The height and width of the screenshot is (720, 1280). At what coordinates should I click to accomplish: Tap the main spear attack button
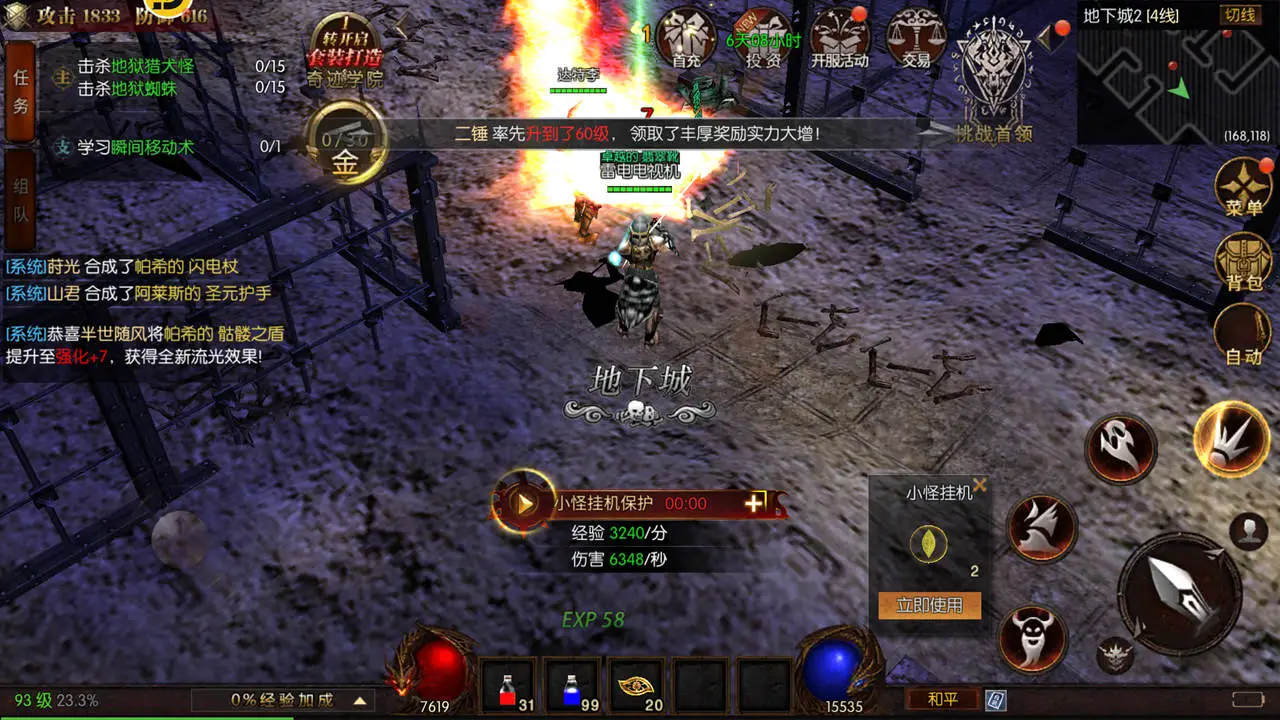pos(1180,593)
